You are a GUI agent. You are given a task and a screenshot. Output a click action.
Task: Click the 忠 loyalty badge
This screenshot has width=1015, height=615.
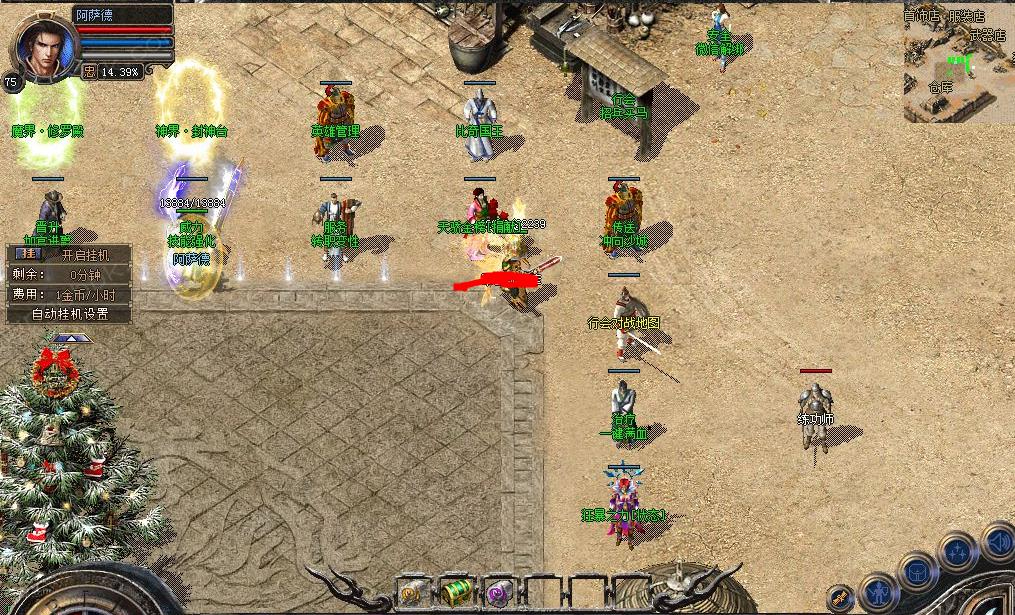[88, 72]
